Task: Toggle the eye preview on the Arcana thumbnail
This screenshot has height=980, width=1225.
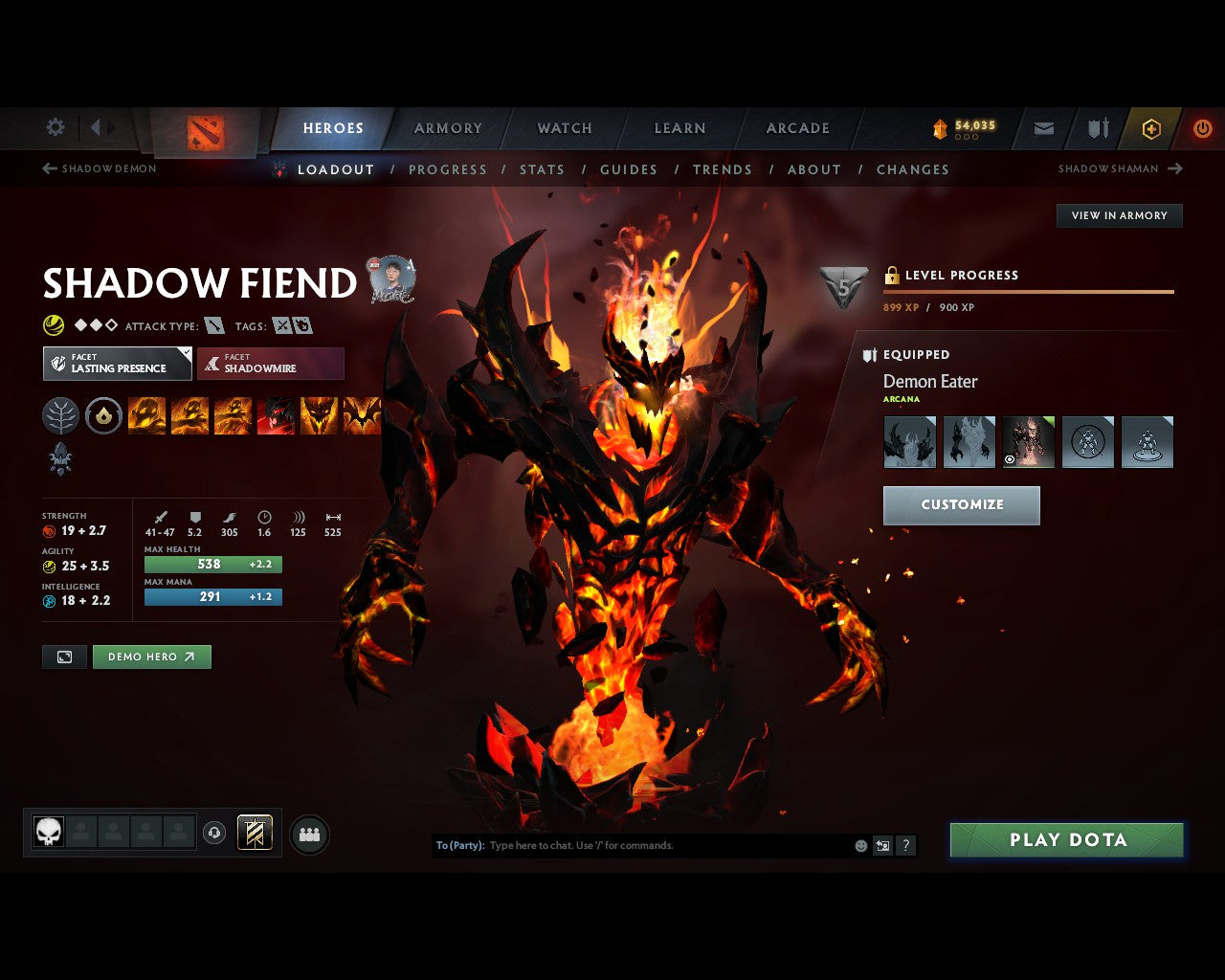Action: [1008, 459]
